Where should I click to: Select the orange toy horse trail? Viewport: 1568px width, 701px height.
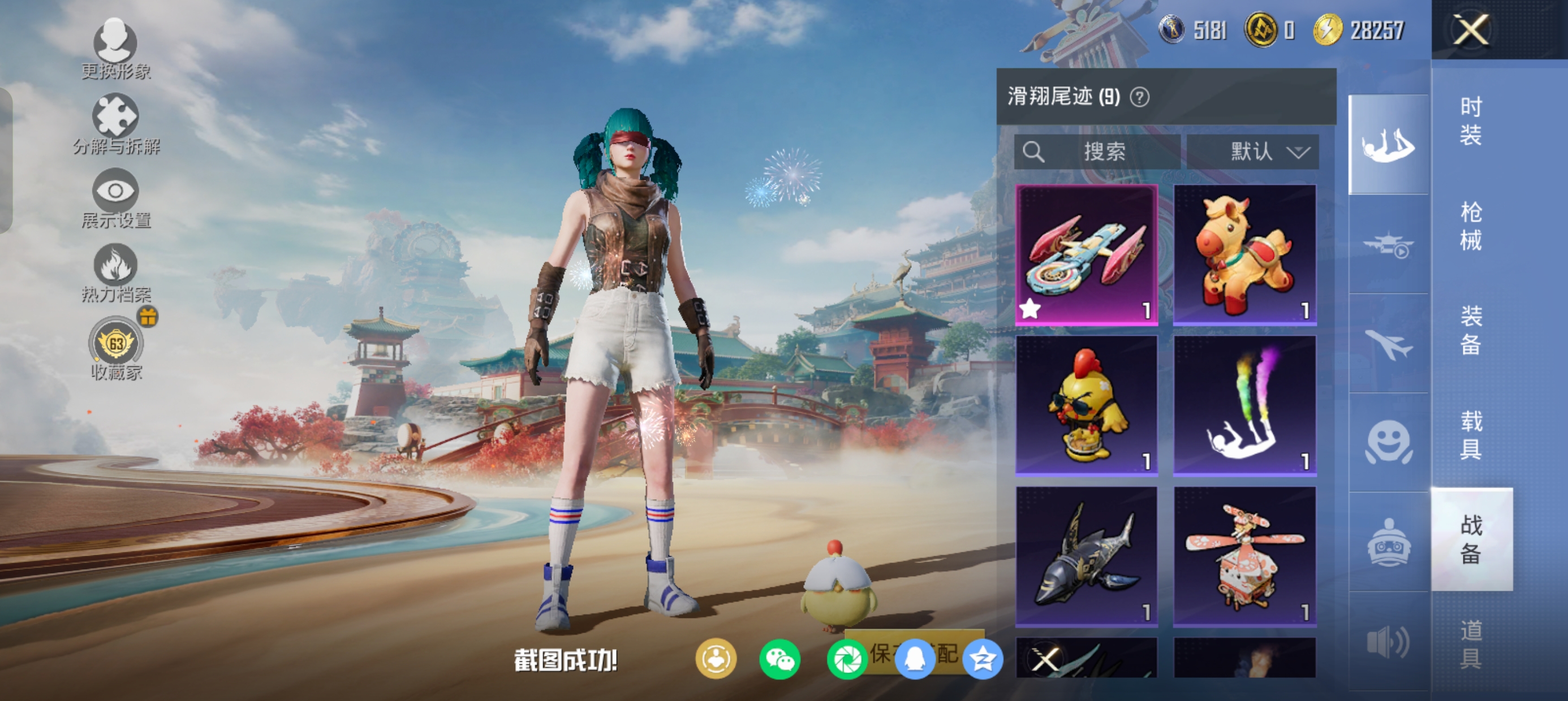1245,255
